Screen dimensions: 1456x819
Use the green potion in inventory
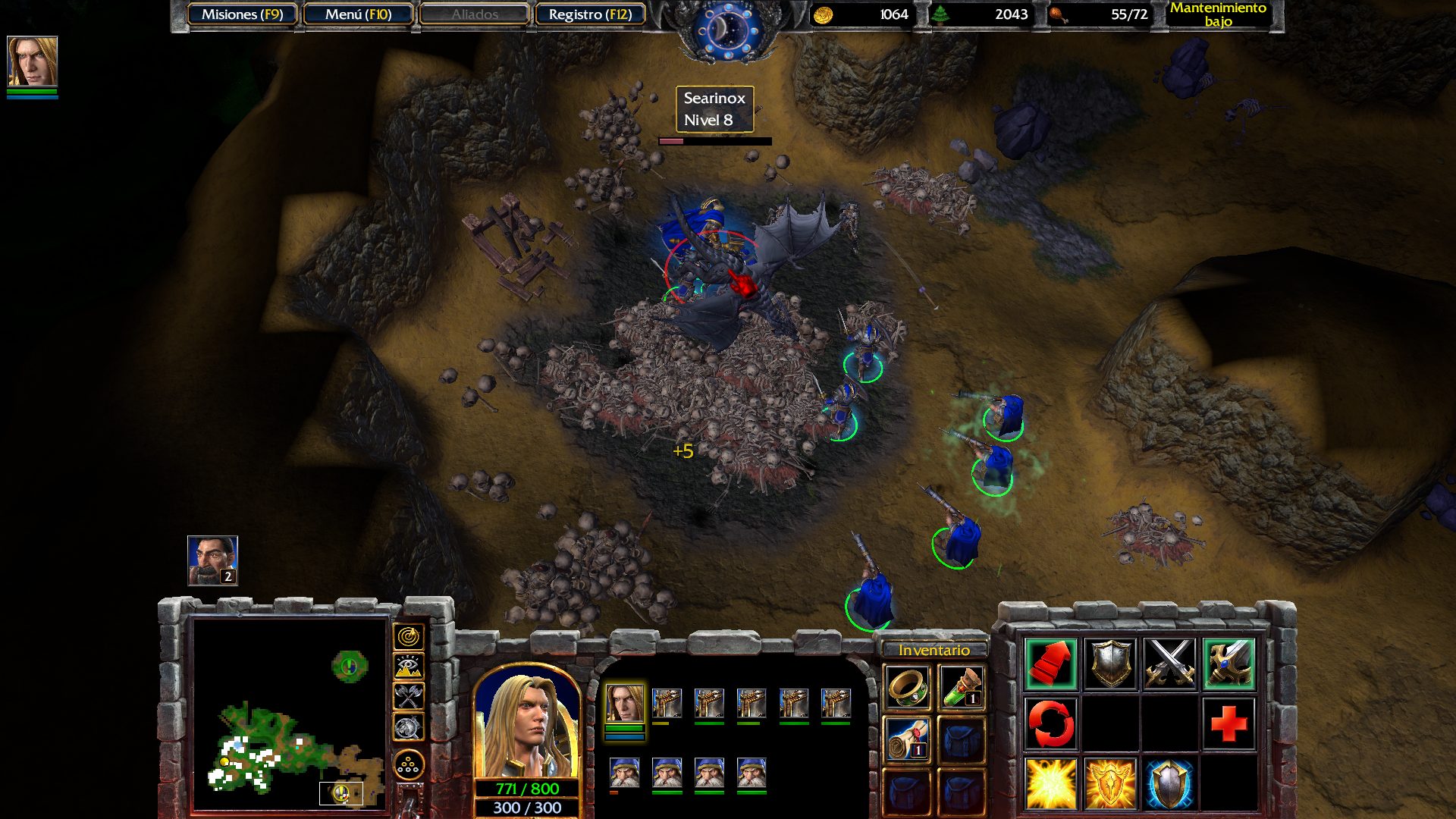tap(962, 687)
